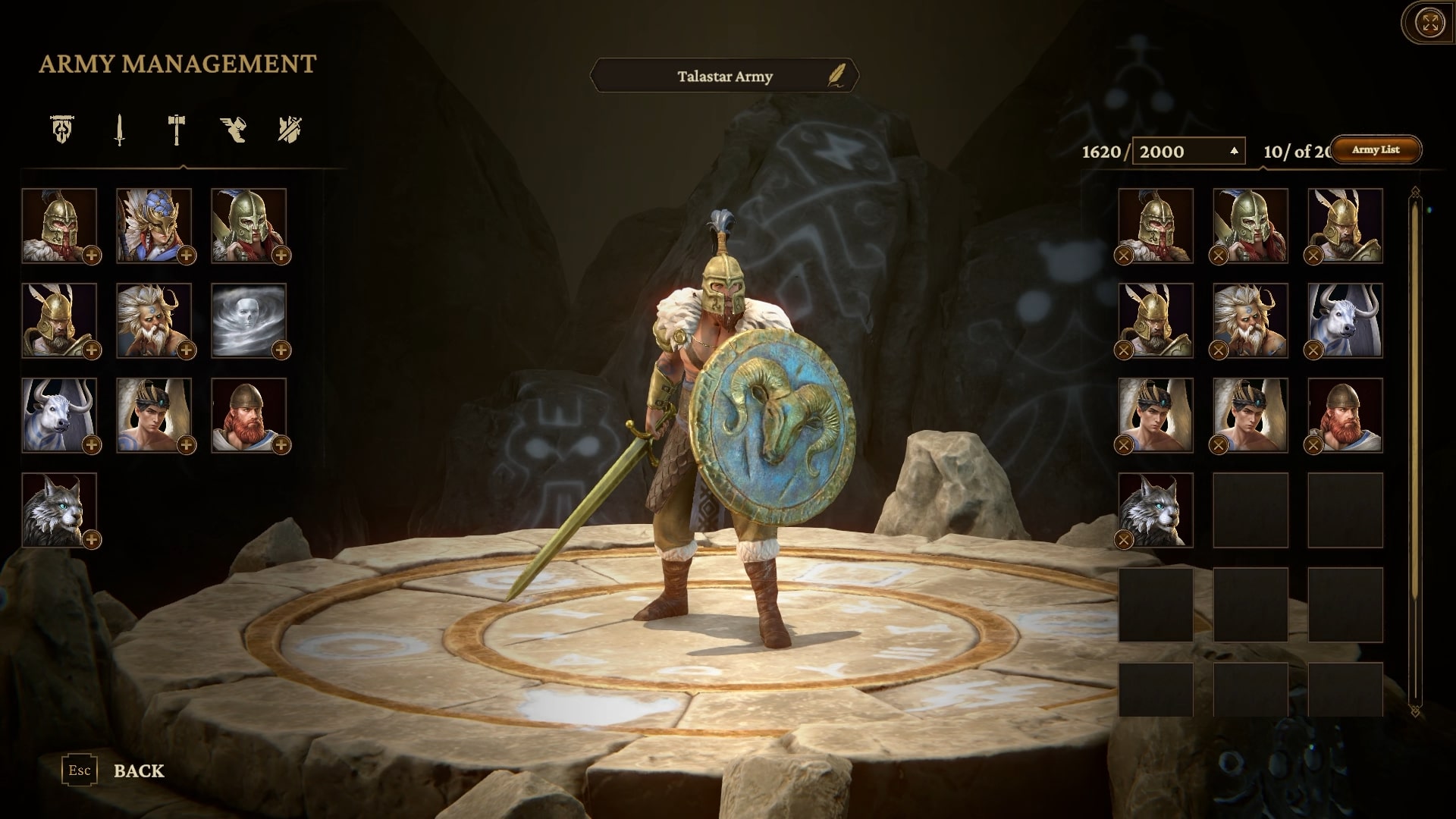Switch to the Army Management screen header
The image size is (1456, 819).
[x=177, y=63]
